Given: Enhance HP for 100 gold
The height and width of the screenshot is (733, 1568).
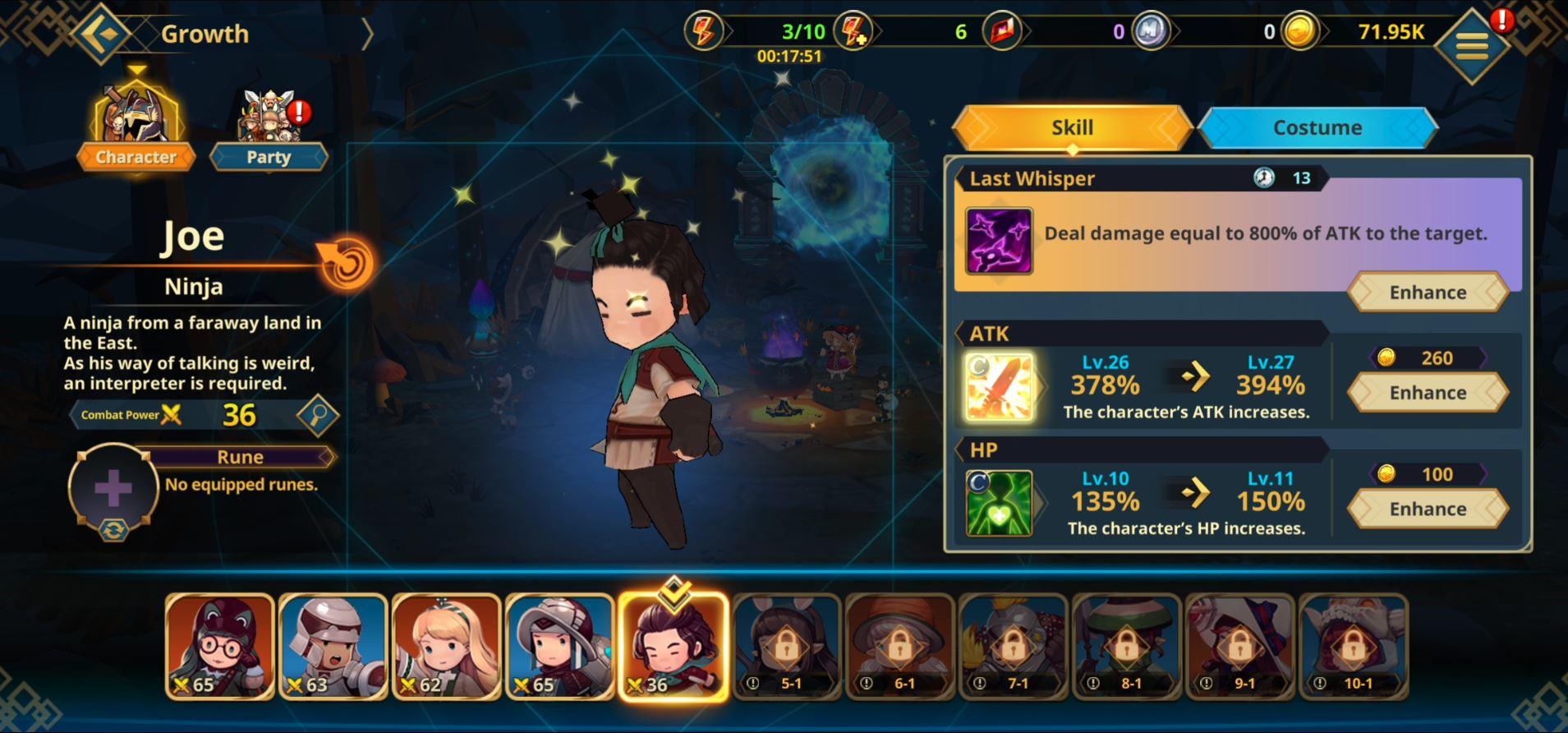Looking at the screenshot, I should 1428,509.
